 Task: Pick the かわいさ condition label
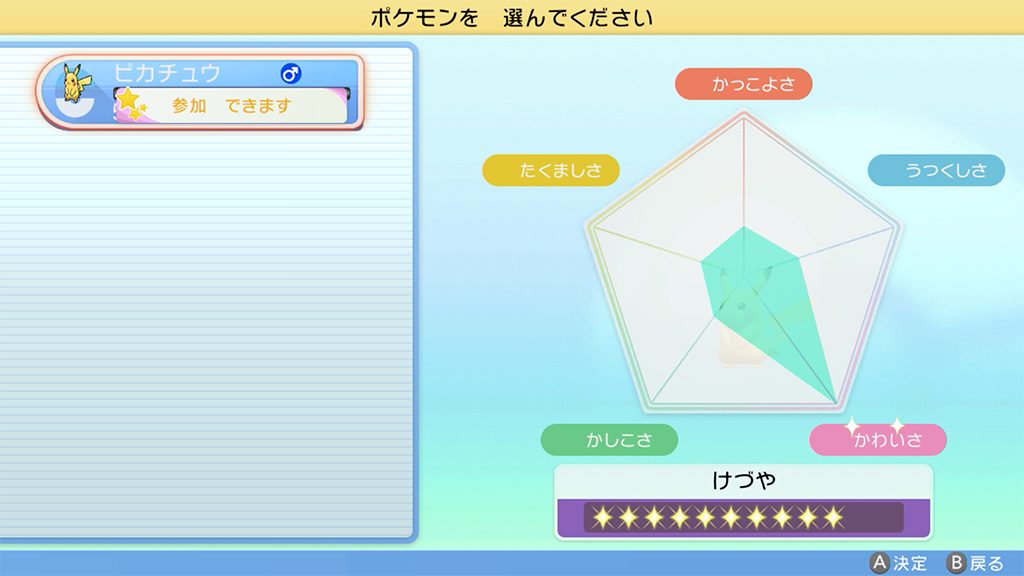click(878, 440)
